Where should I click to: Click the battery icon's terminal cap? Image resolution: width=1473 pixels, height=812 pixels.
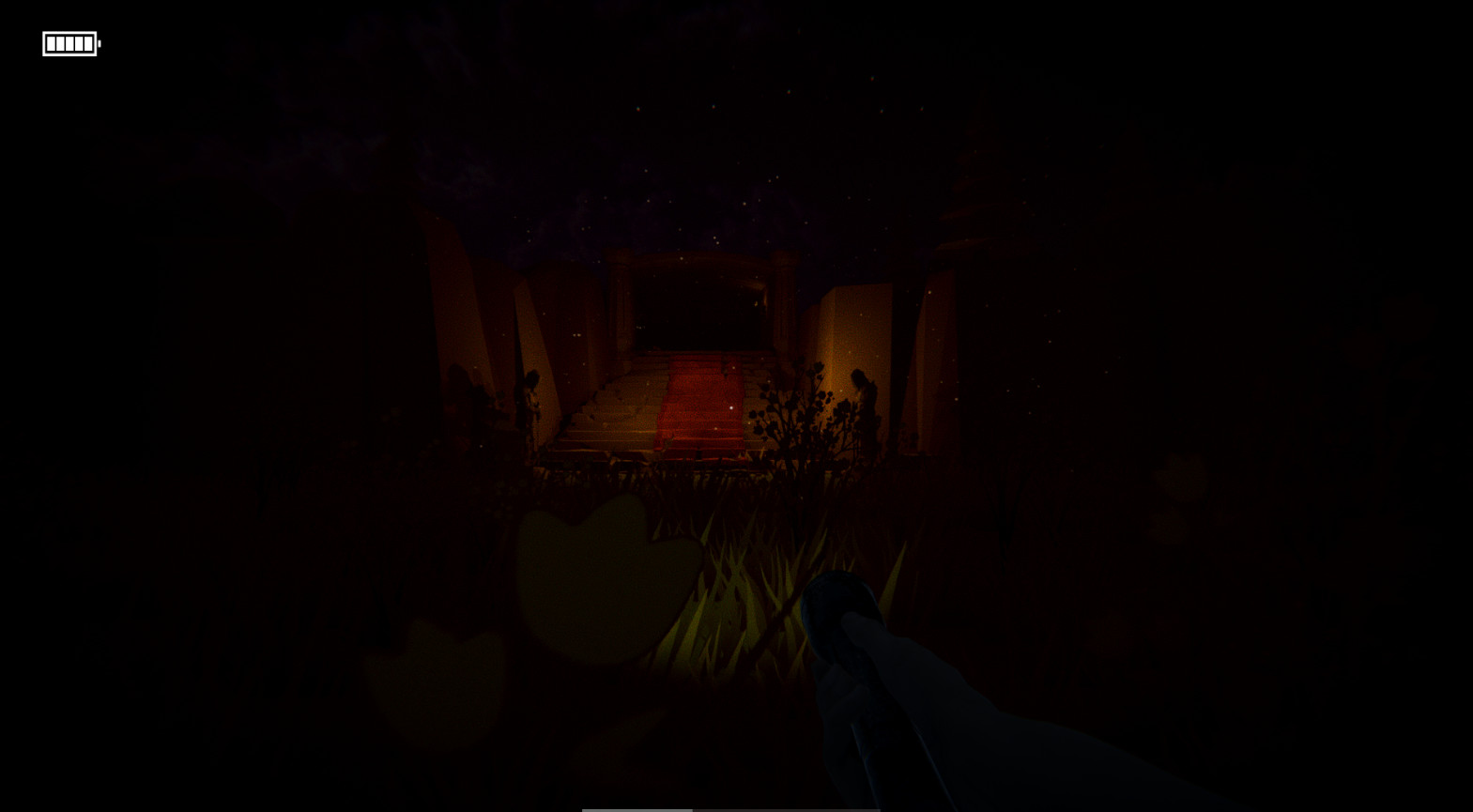point(99,43)
